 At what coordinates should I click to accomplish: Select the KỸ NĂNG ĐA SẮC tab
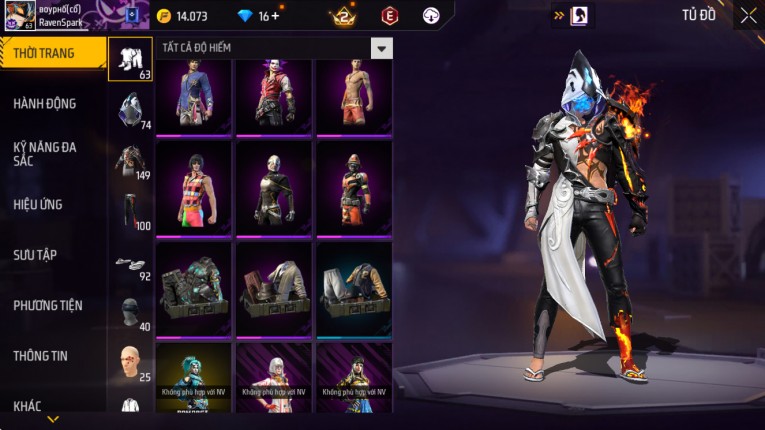(x=45, y=153)
